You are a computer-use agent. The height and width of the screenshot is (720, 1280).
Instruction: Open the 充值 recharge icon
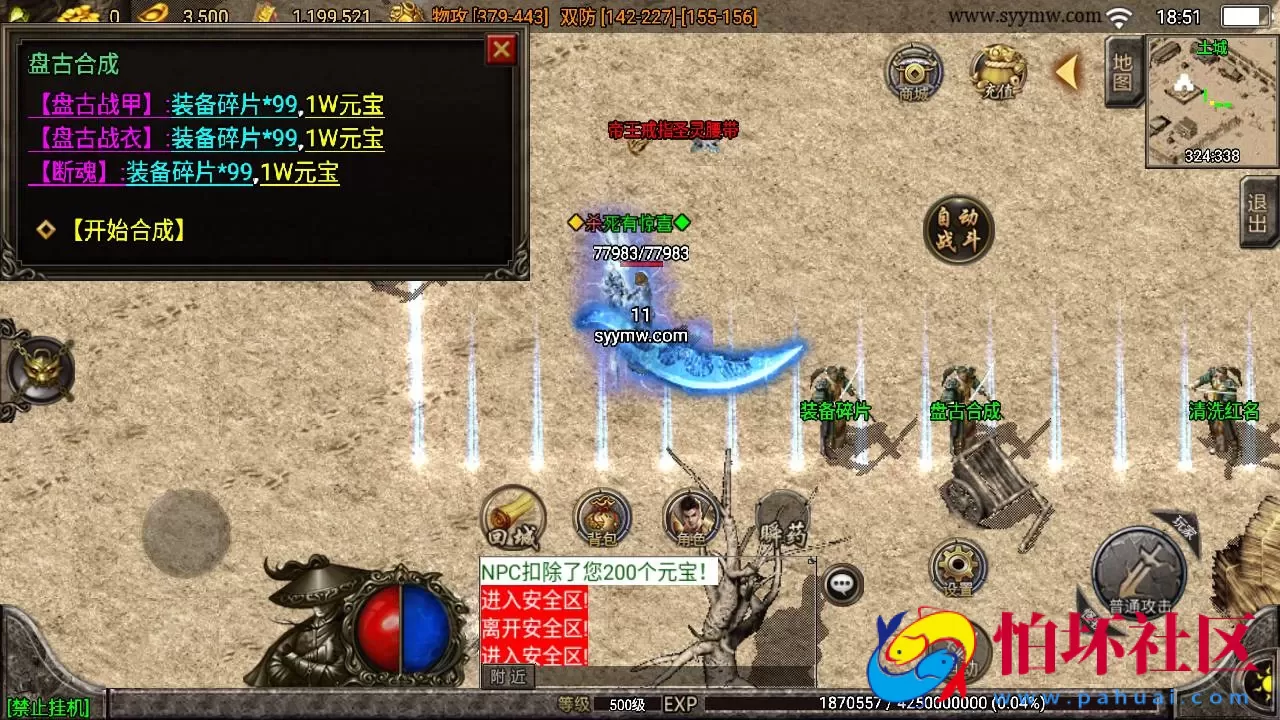click(997, 73)
